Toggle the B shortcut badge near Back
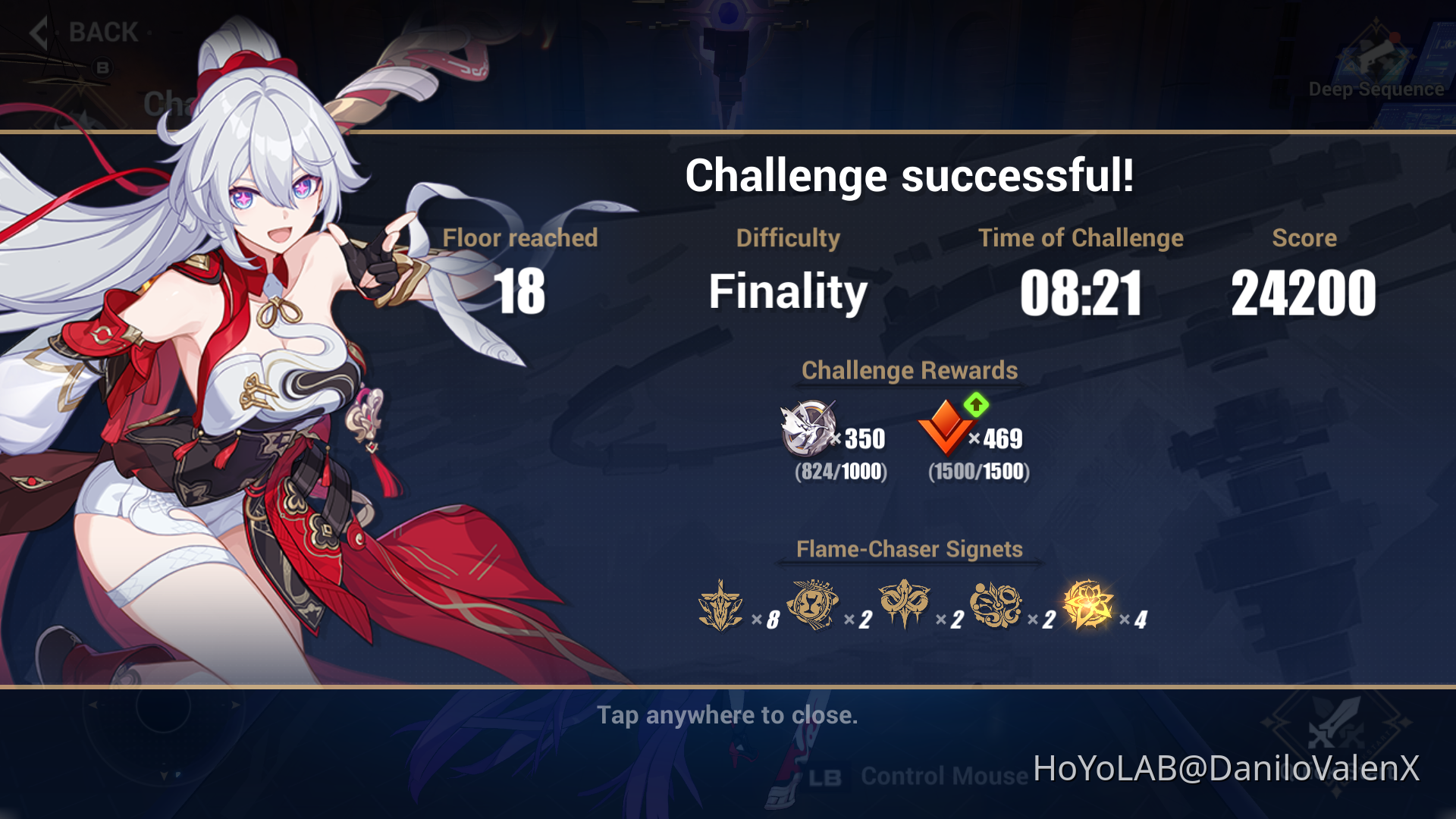The width and height of the screenshot is (1456, 819). tap(102, 65)
